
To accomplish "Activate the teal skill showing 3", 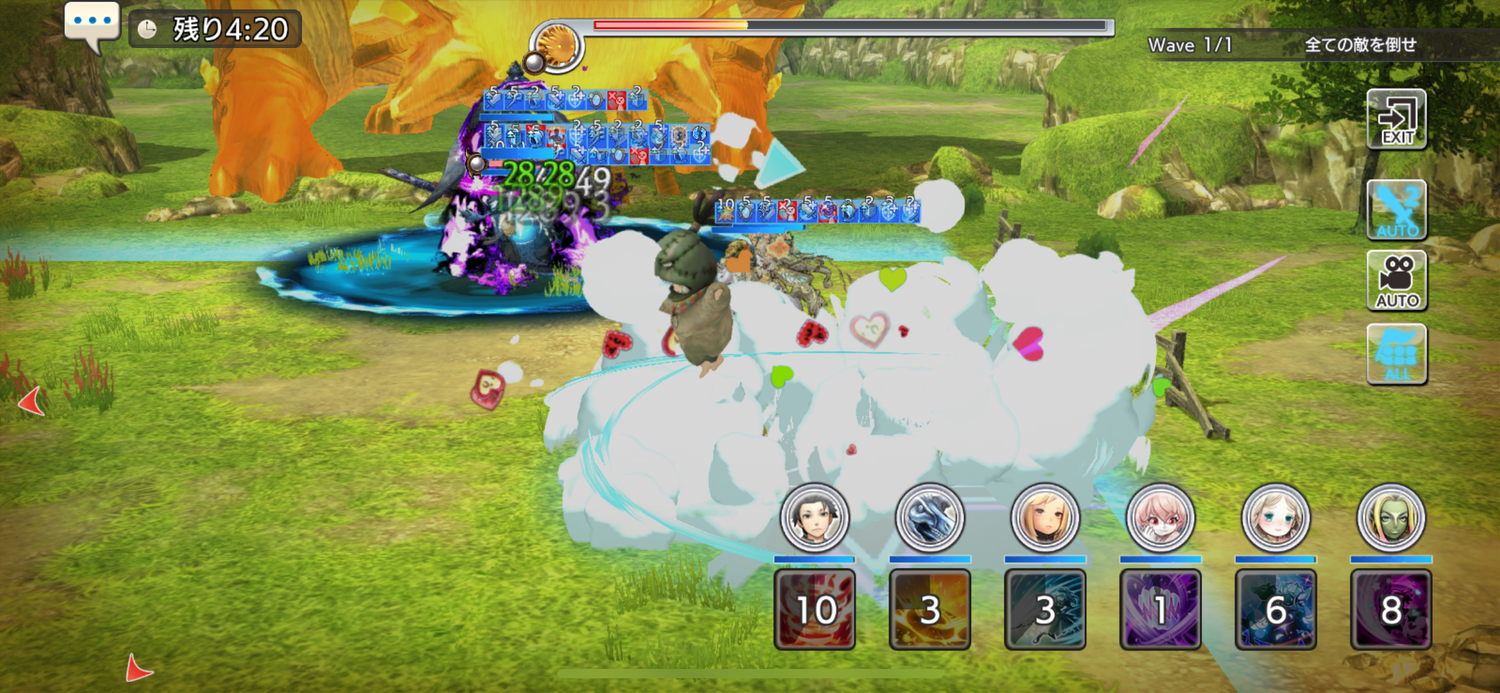I will coord(1045,609).
